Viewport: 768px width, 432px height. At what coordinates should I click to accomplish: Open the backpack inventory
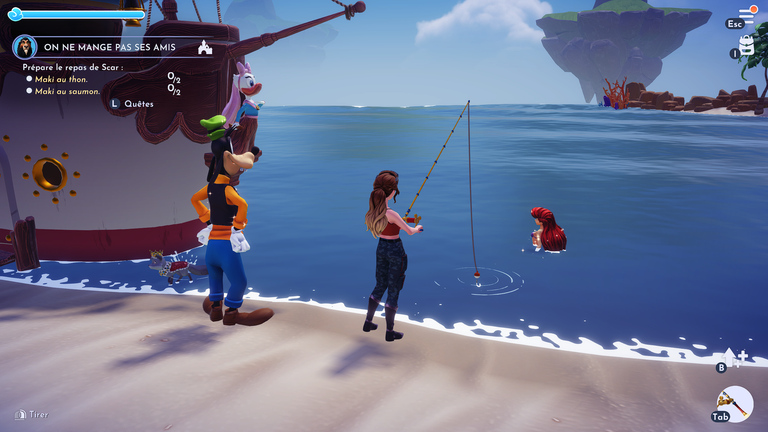[x=746, y=45]
